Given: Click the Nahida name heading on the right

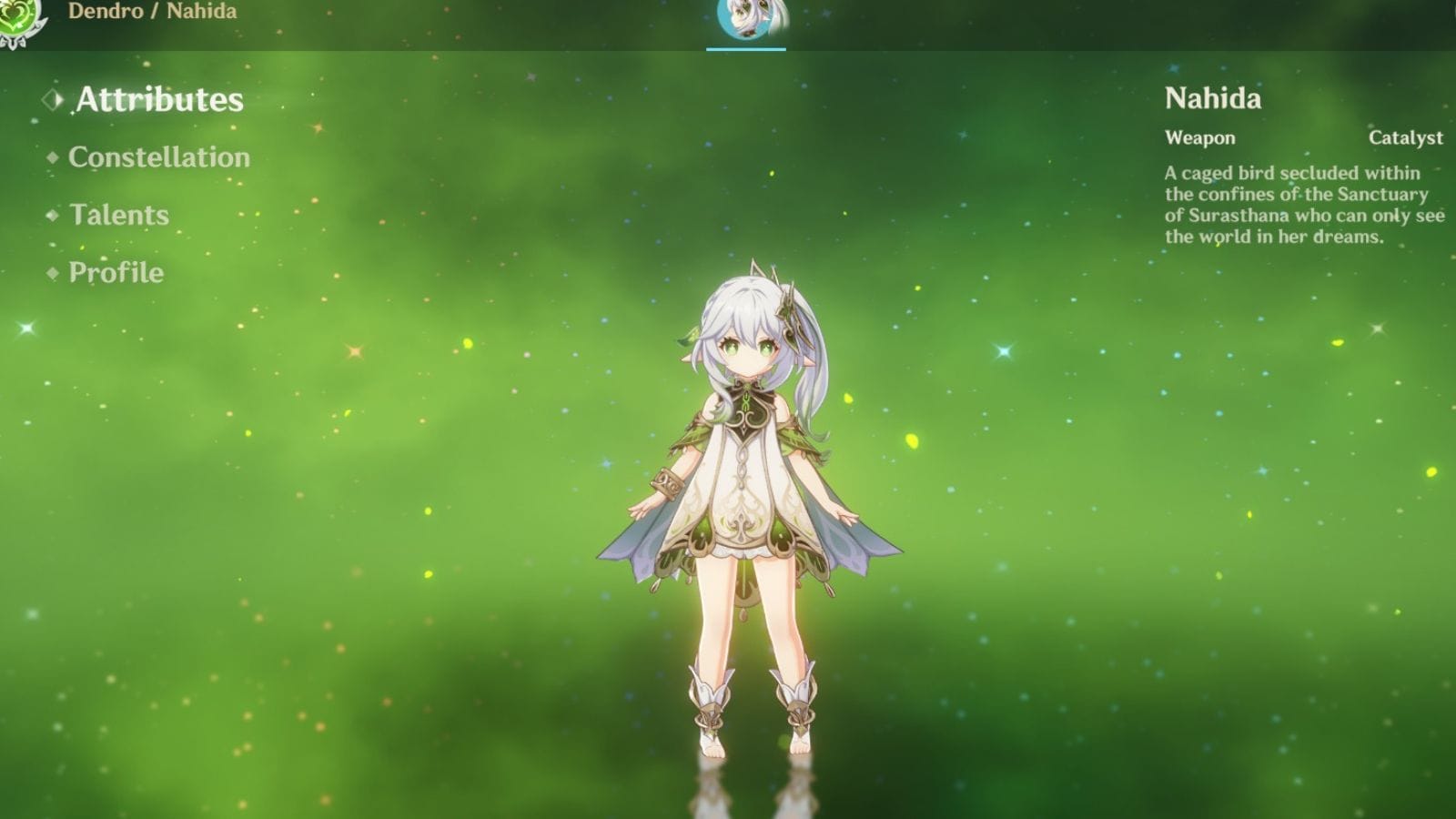Looking at the screenshot, I should pyautogui.click(x=1214, y=100).
